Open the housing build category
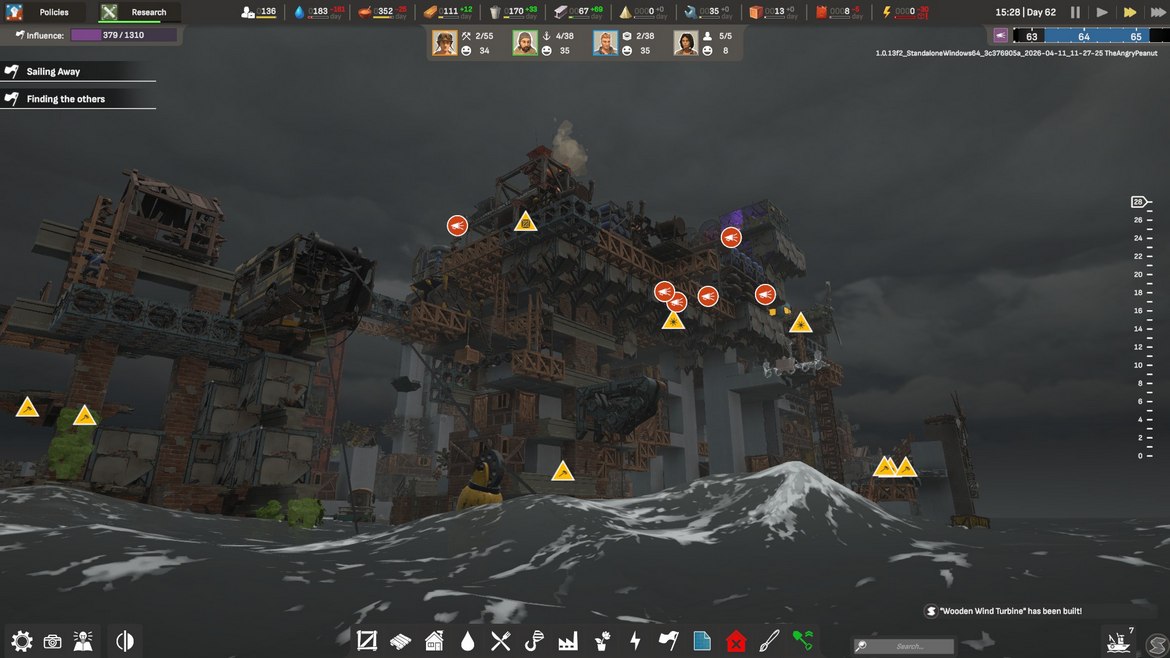The height and width of the screenshot is (658, 1170). (x=434, y=641)
